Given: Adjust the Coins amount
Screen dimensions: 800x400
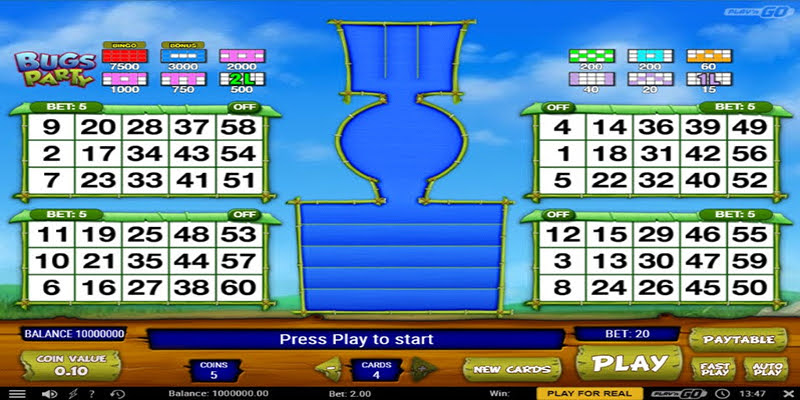Looking at the screenshot, I should 212,370.
